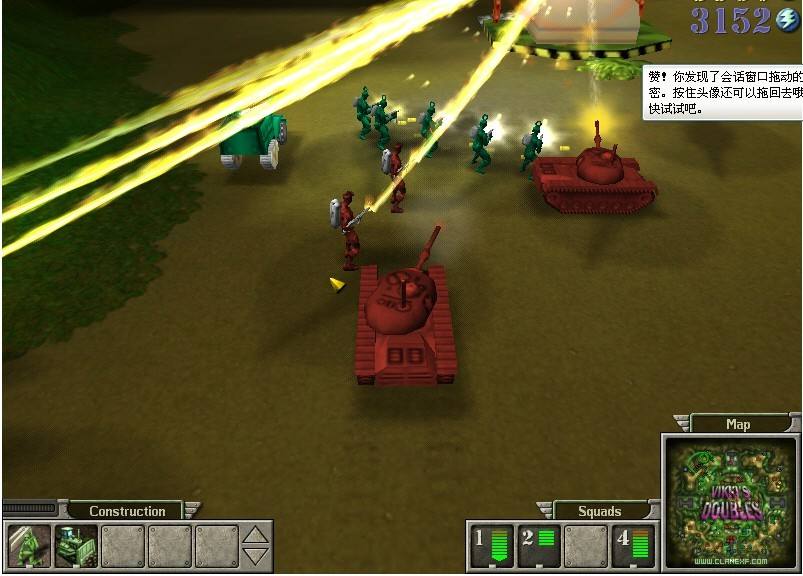Choose the bulldozer construction icon

75,546
